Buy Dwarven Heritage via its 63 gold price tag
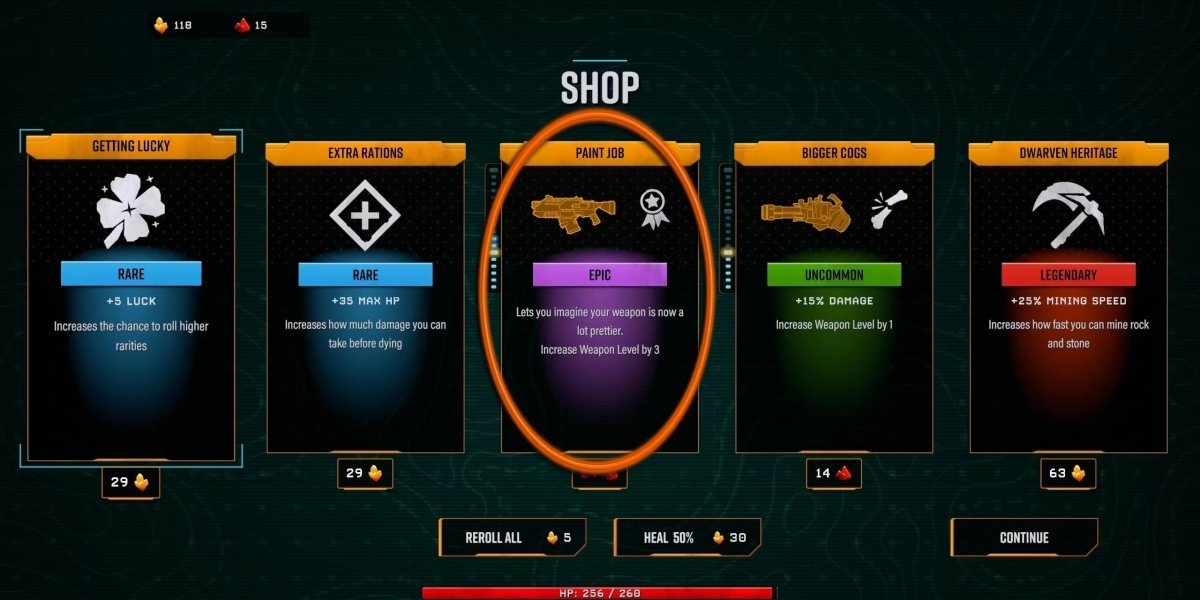Screen dimensions: 1200x600 tap(1067, 473)
